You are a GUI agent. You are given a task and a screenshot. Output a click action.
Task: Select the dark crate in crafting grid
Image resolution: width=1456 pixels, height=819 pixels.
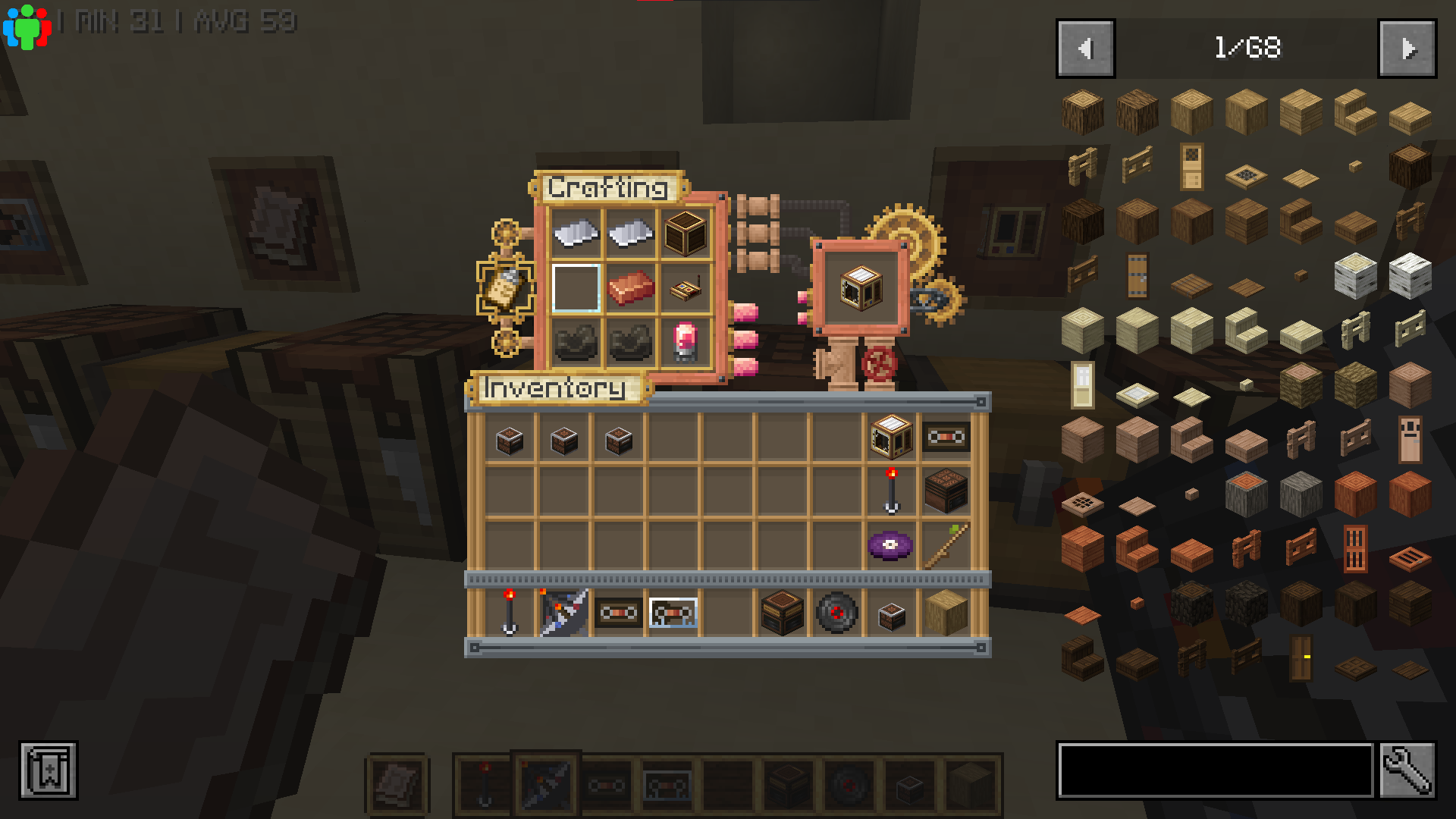[686, 233]
